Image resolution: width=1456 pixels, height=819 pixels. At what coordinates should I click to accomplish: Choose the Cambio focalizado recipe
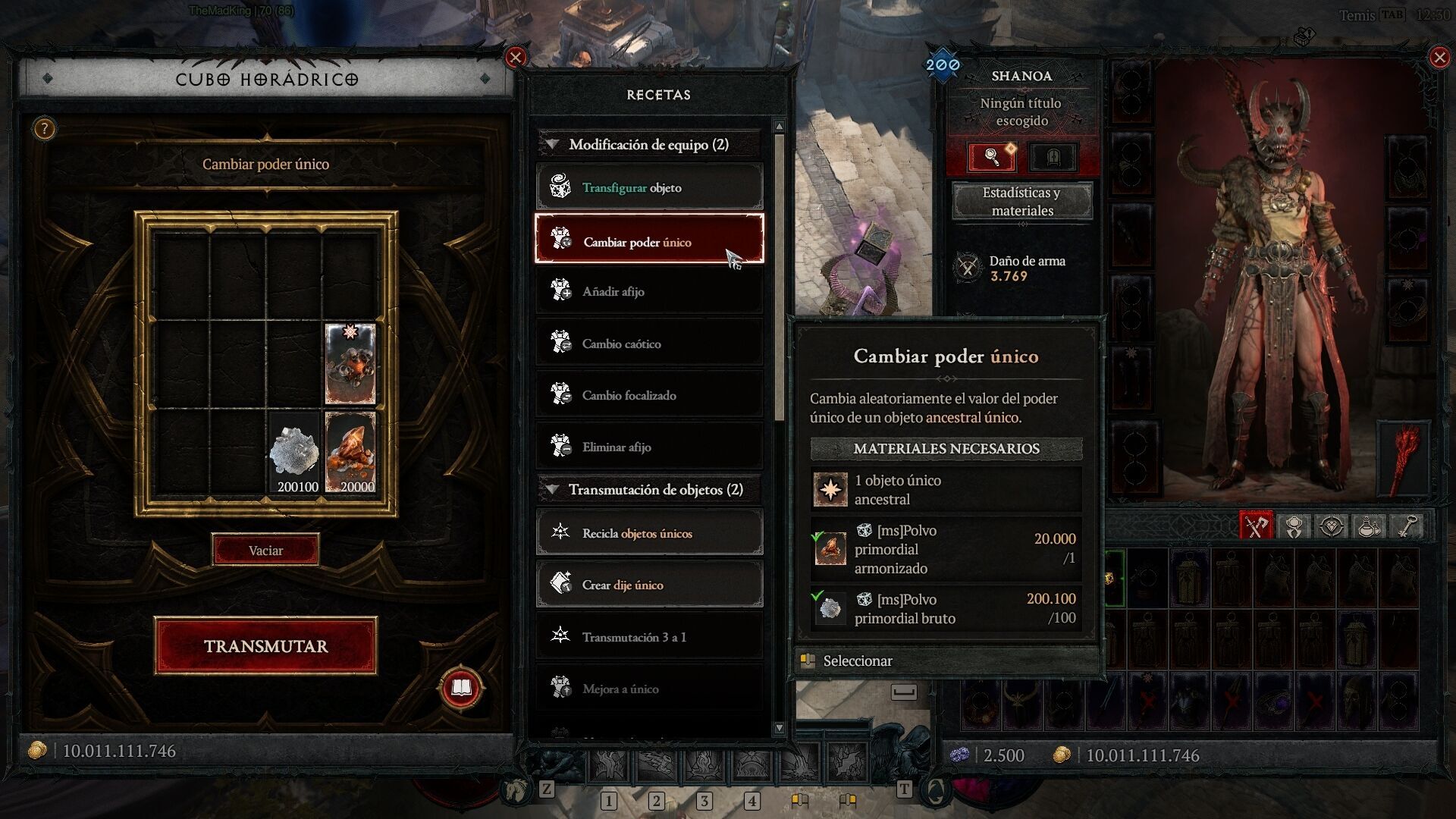pyautogui.click(x=649, y=395)
